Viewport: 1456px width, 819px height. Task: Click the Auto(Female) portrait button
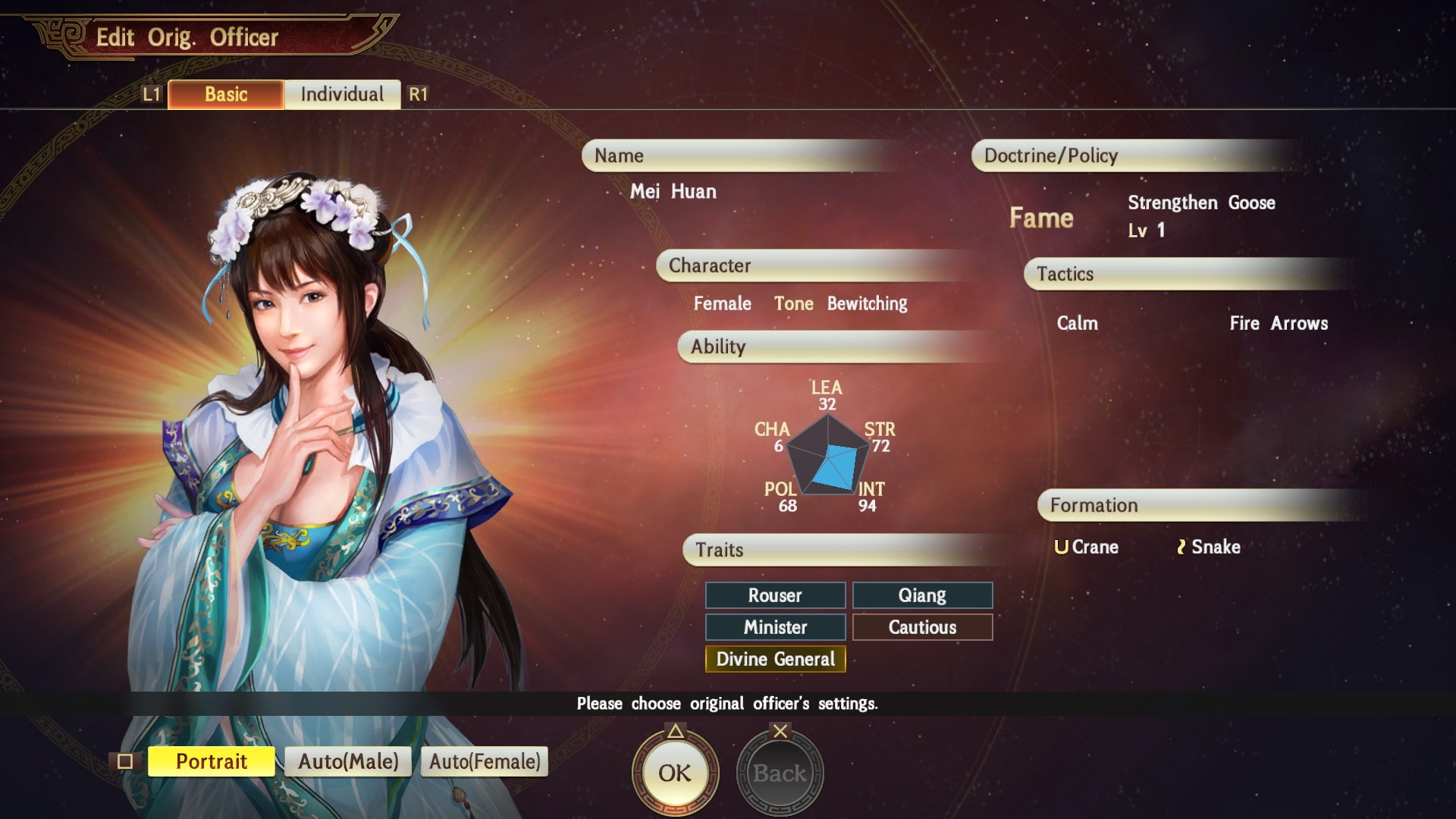[485, 761]
